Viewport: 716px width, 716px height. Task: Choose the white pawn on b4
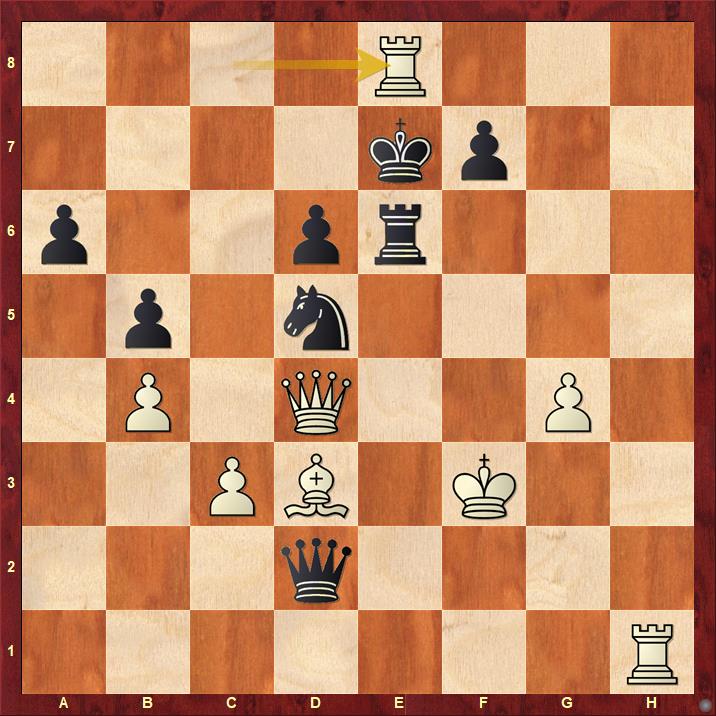[x=148, y=402]
